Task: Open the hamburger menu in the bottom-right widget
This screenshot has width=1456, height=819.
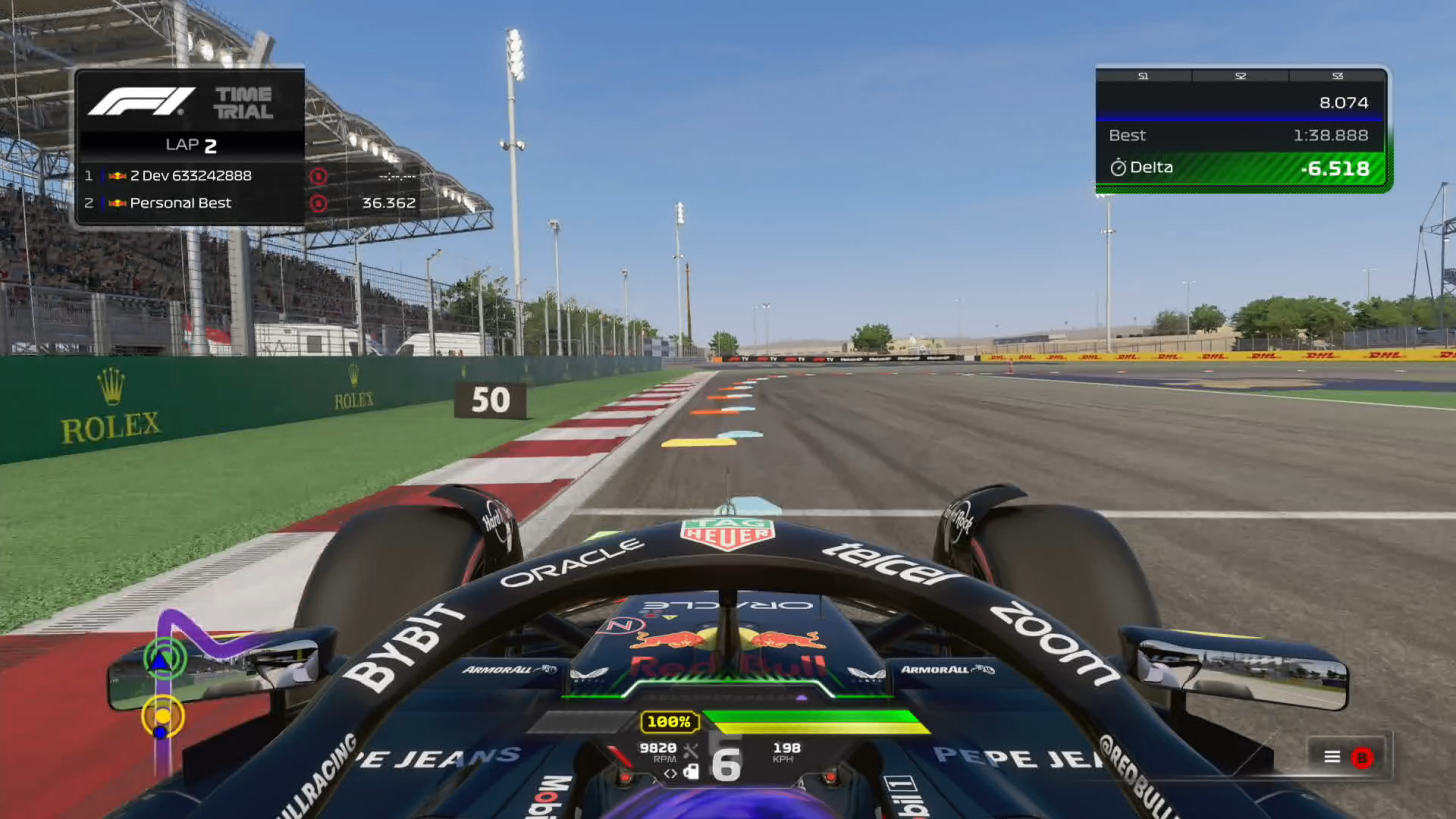Action: pyautogui.click(x=1332, y=757)
